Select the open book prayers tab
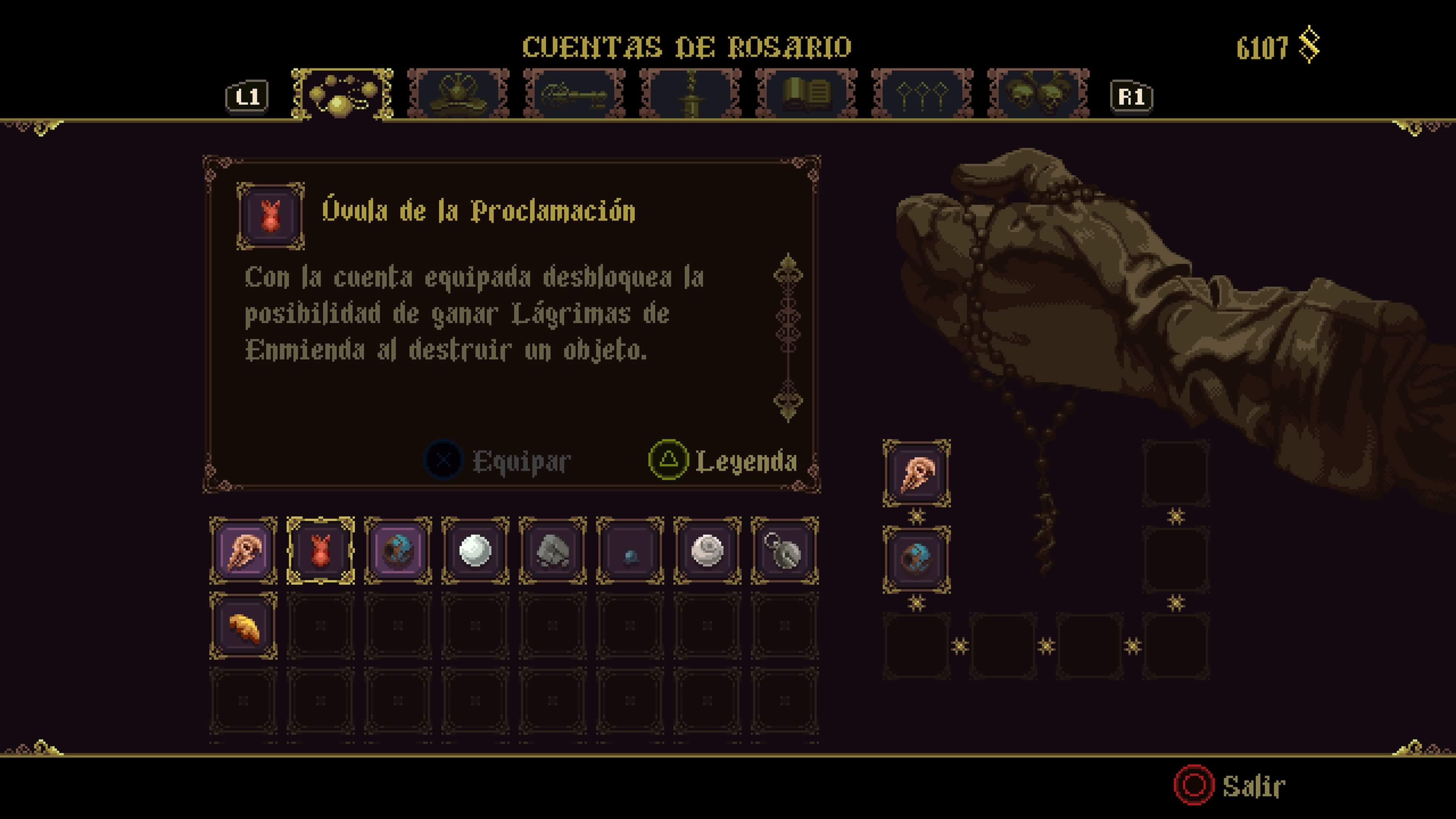This screenshot has height=819, width=1456. 806,94
